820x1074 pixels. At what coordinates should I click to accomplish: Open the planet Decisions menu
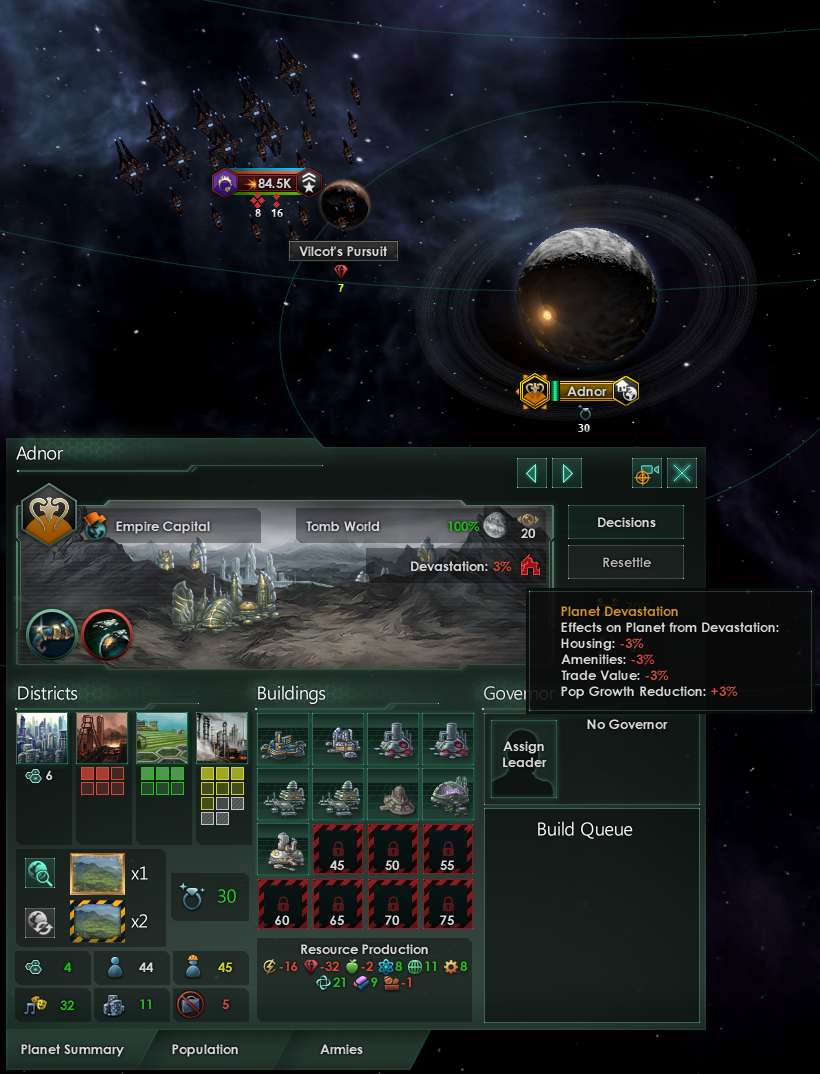(626, 523)
